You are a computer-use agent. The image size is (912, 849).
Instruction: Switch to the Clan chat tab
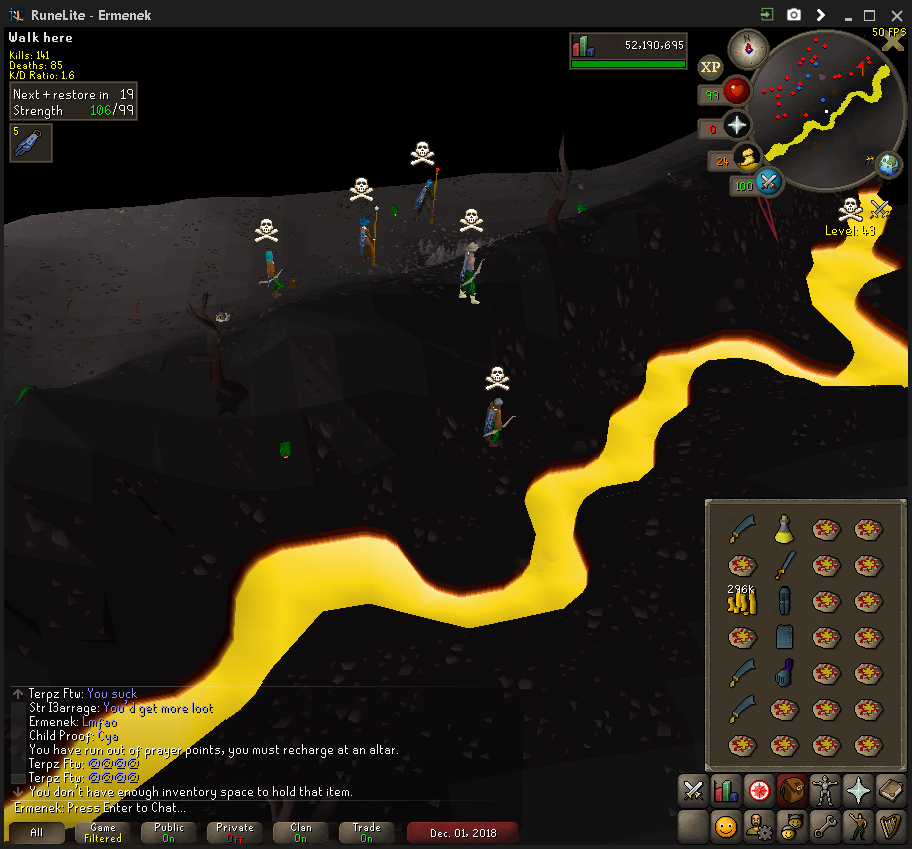[301, 832]
